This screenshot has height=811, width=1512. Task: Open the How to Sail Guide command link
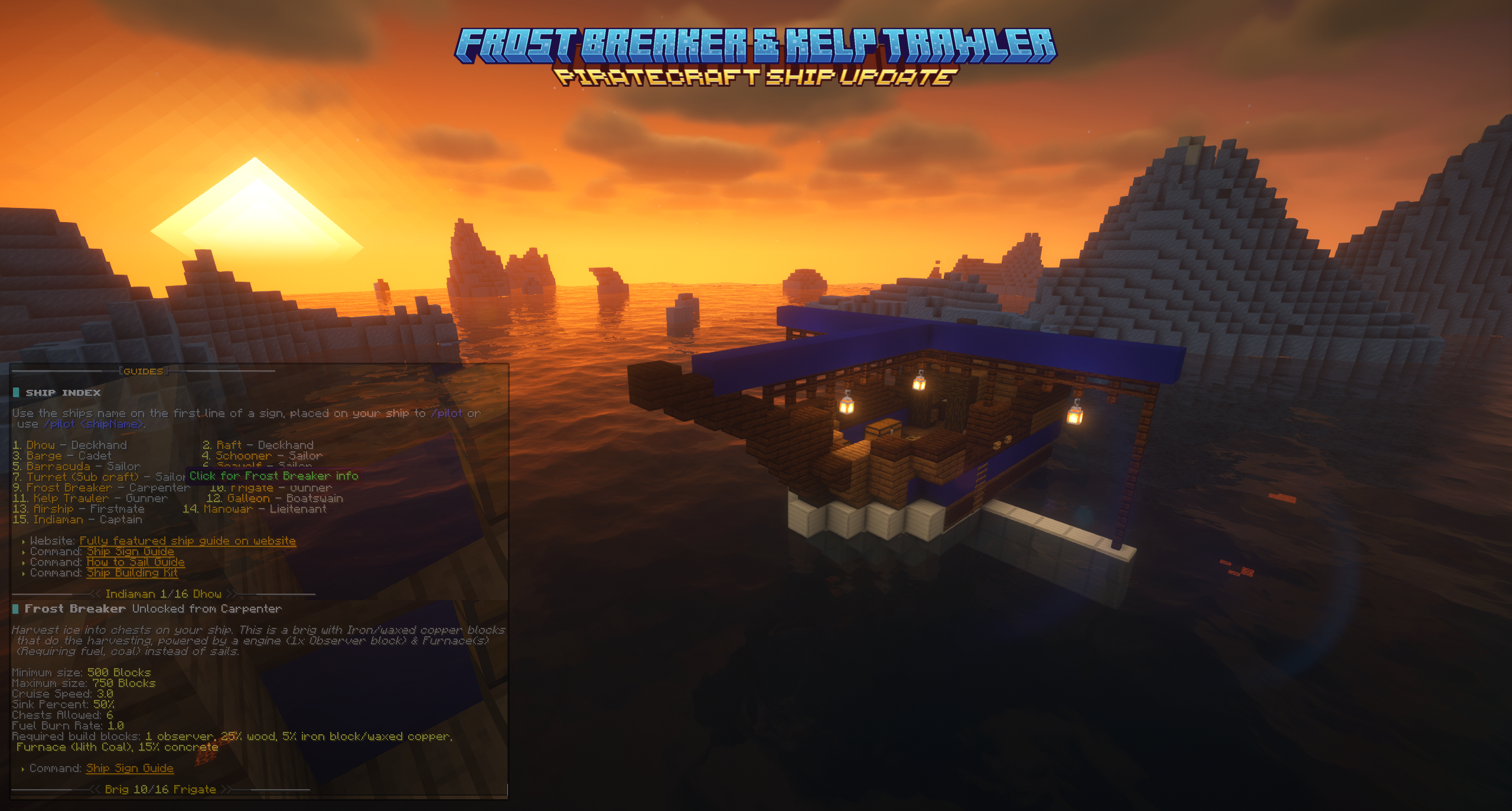coord(134,562)
